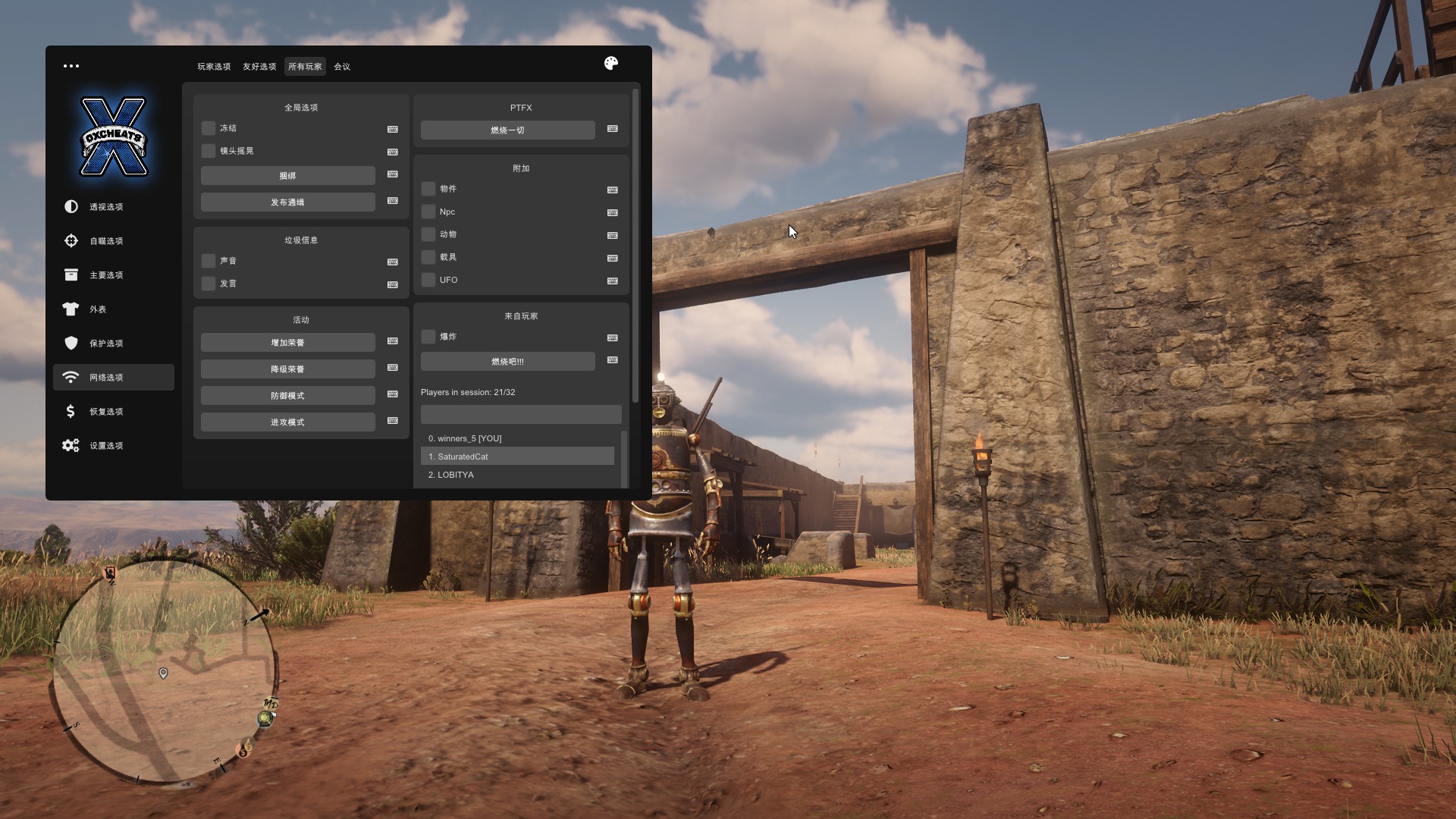Select player LOBITYA in the list

455,475
